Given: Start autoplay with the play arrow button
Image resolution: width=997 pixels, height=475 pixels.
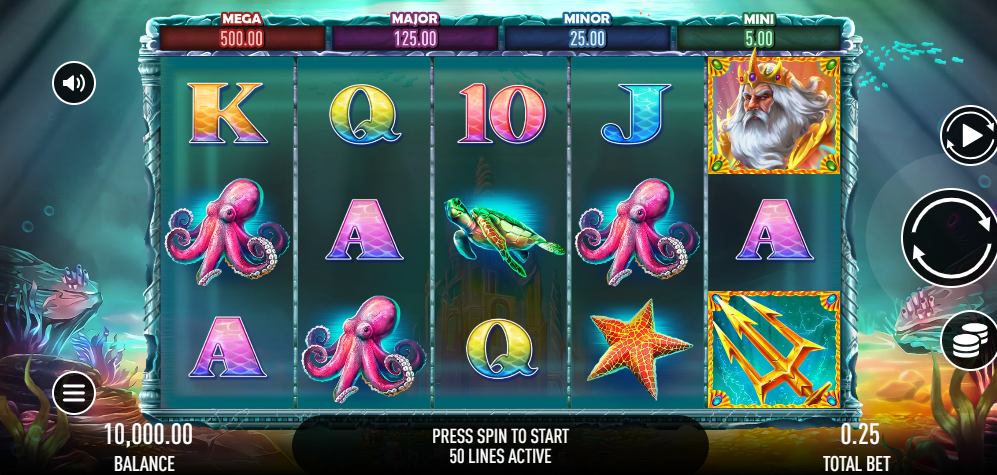Looking at the screenshot, I should [969, 135].
